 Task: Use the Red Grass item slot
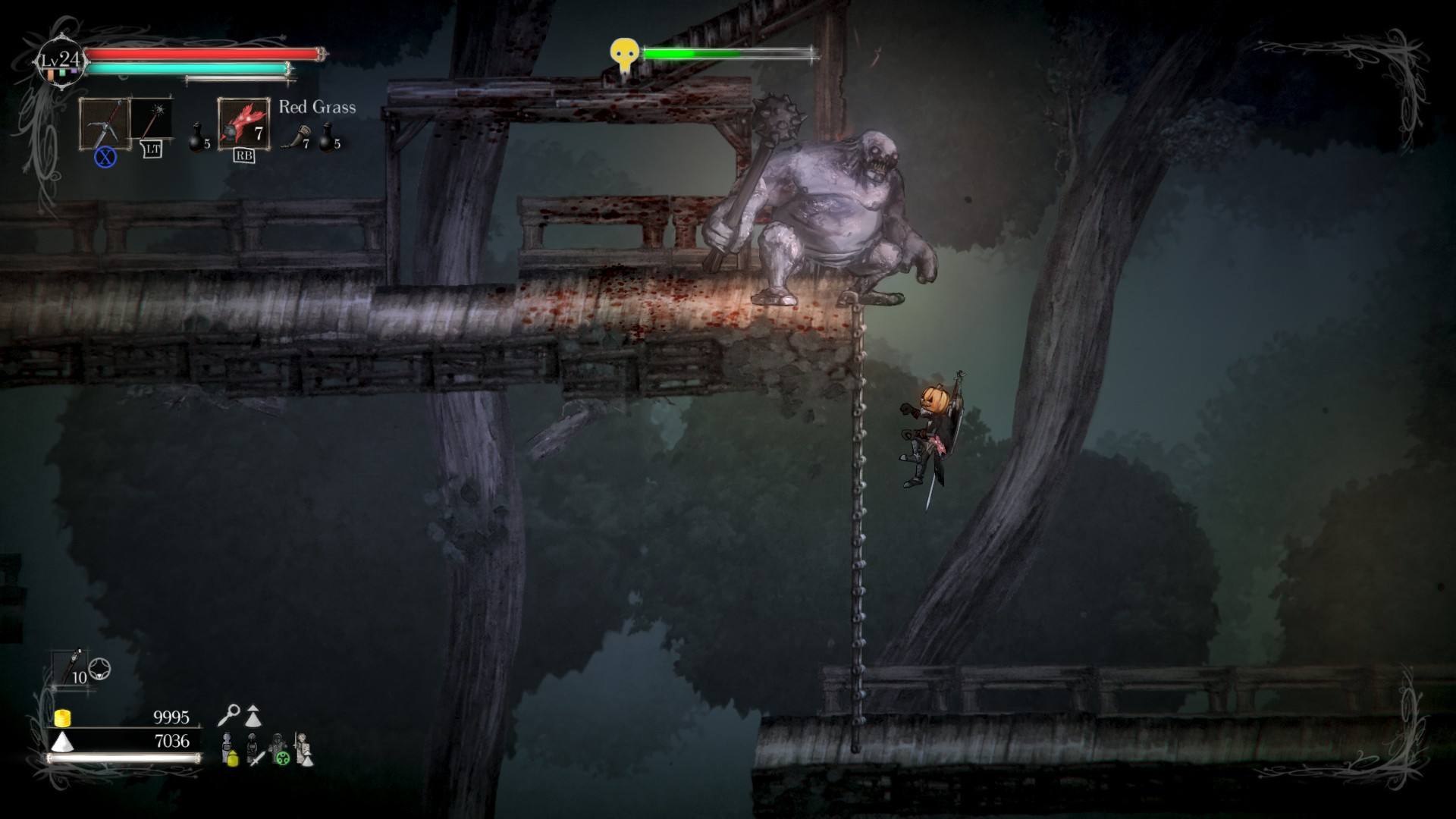point(243,124)
